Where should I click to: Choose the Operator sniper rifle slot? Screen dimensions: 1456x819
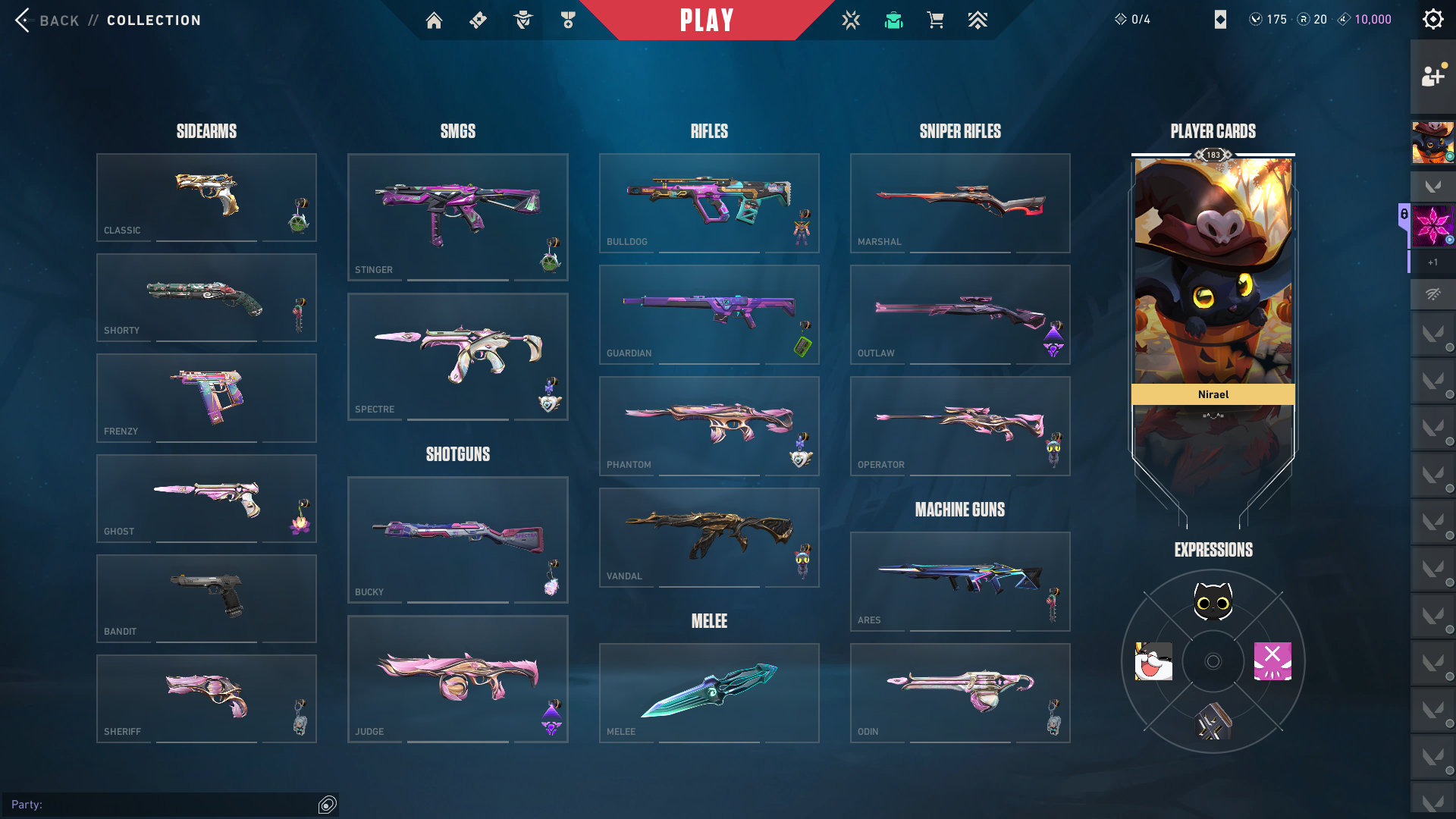click(960, 425)
